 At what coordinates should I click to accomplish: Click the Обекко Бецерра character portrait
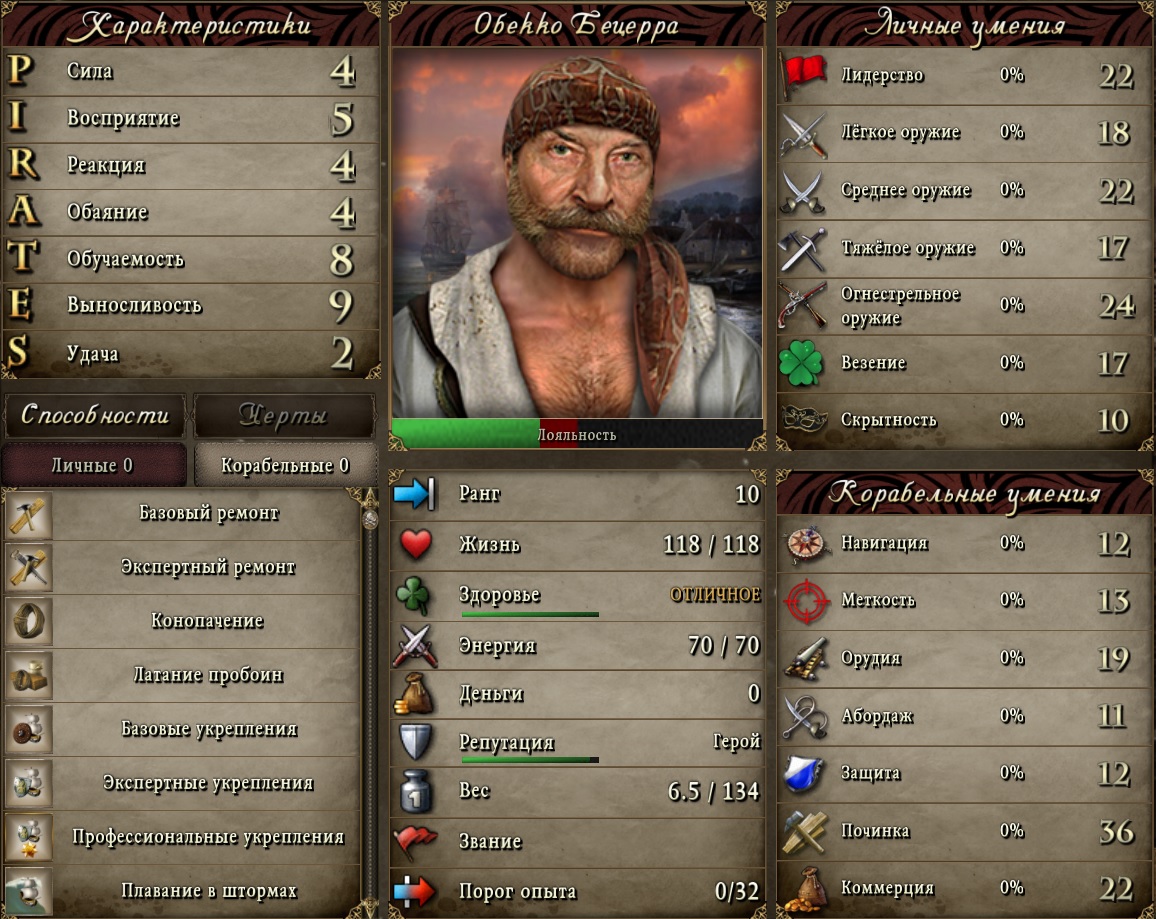pyautogui.click(x=576, y=232)
